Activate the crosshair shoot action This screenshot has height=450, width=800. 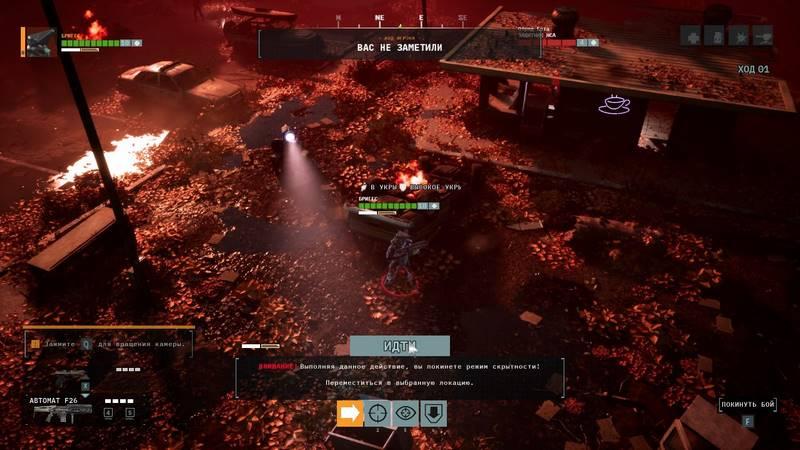[x=378, y=413]
